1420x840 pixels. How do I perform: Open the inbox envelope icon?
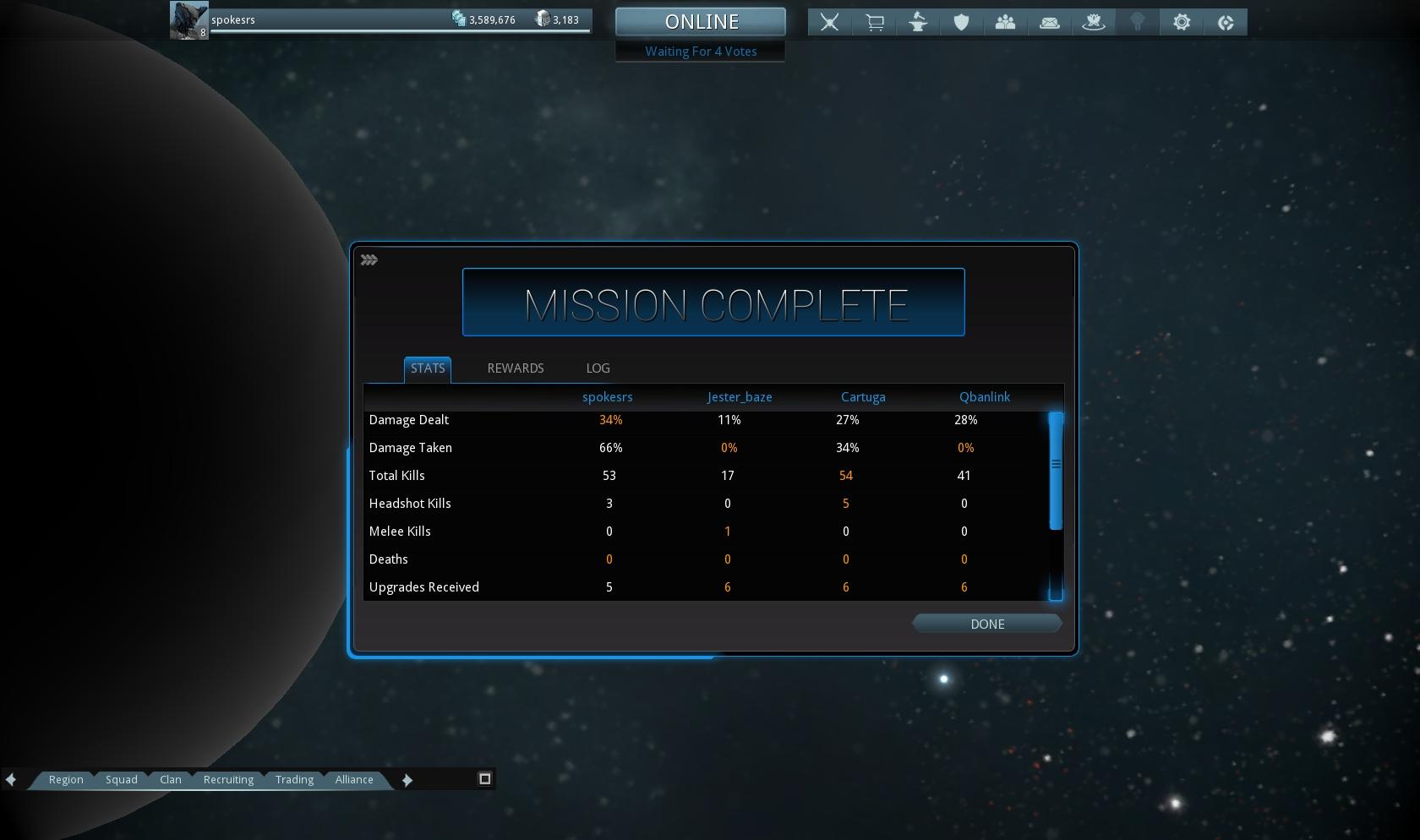pos(1050,23)
